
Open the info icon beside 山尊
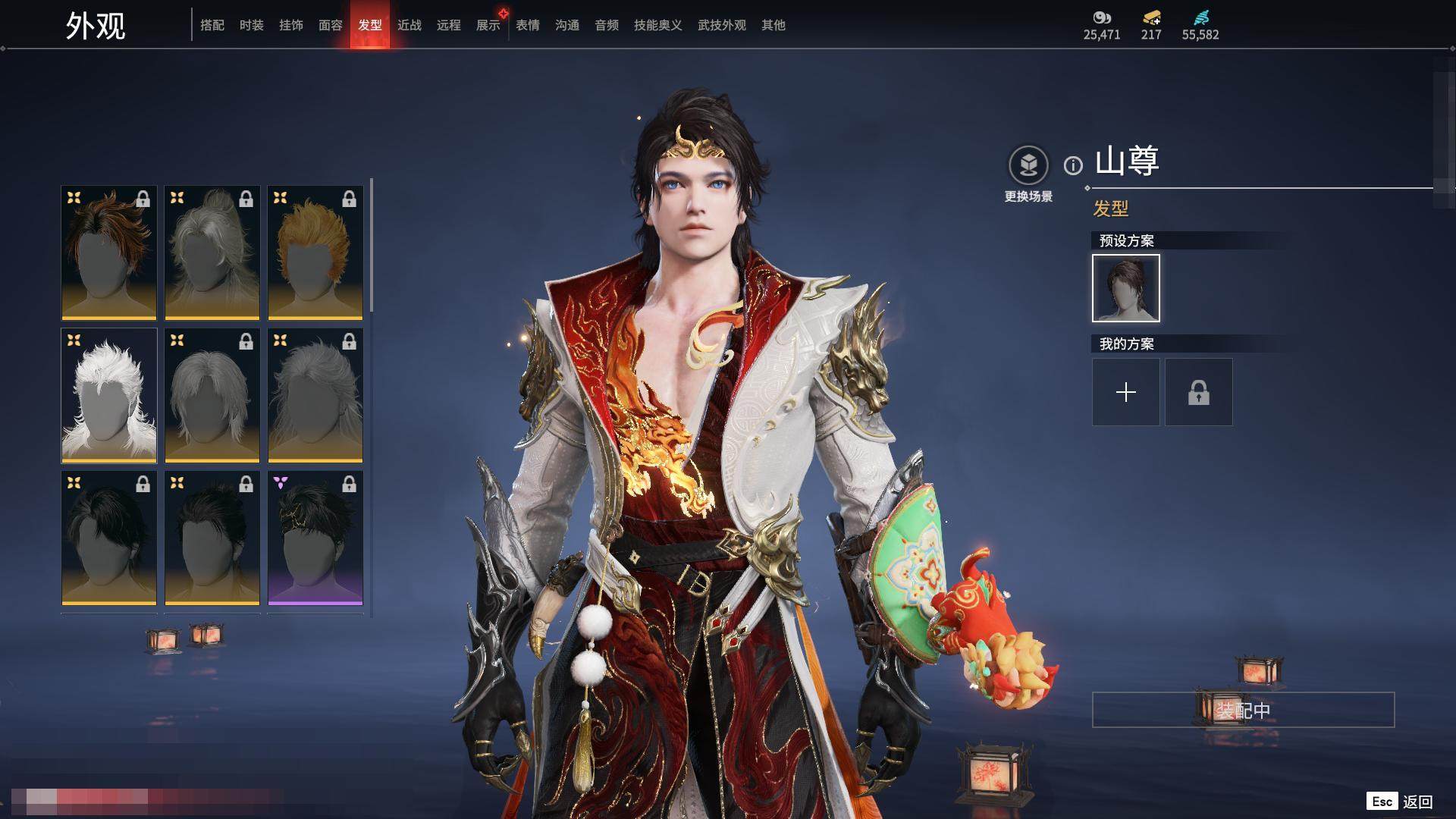pyautogui.click(x=1073, y=165)
